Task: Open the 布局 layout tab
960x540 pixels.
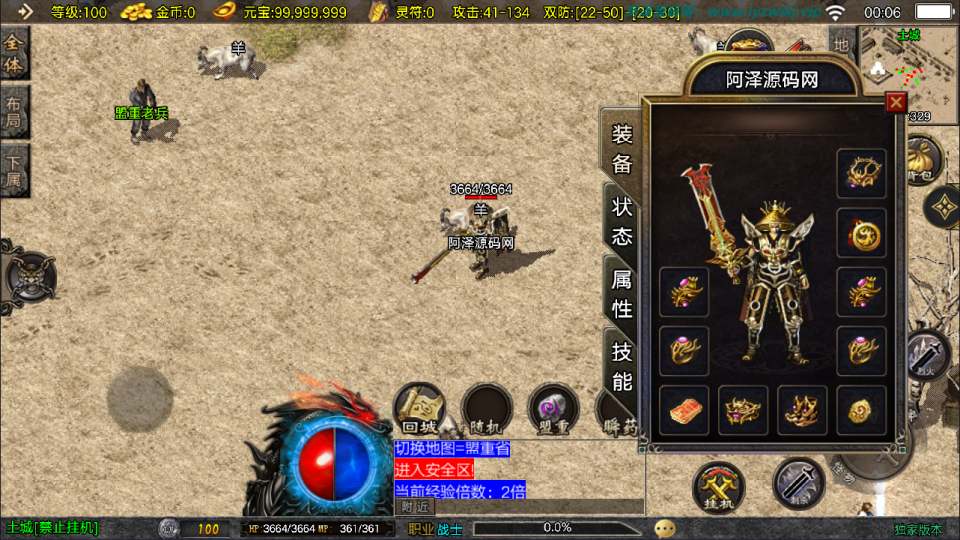Action: [x=14, y=113]
